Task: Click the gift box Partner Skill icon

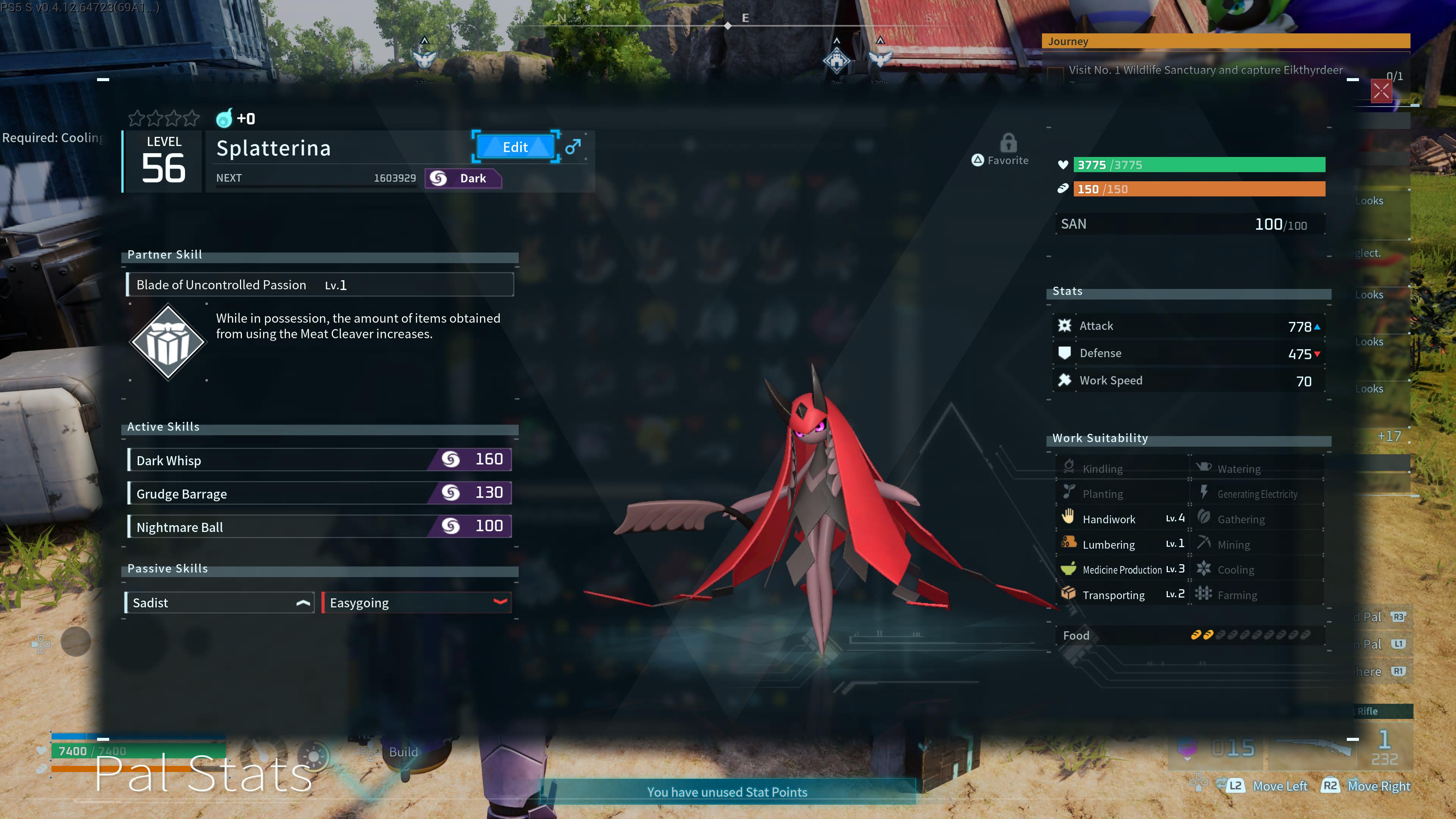Action: tap(168, 341)
